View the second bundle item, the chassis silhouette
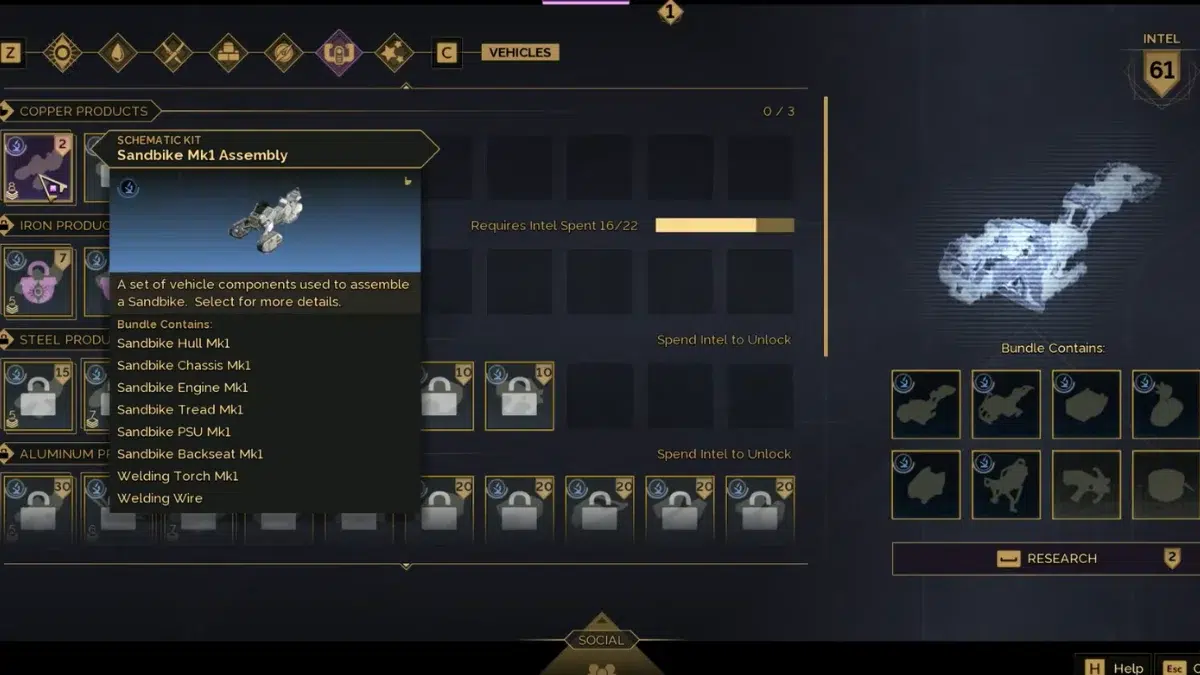This screenshot has height=675, width=1200. [x=1006, y=405]
